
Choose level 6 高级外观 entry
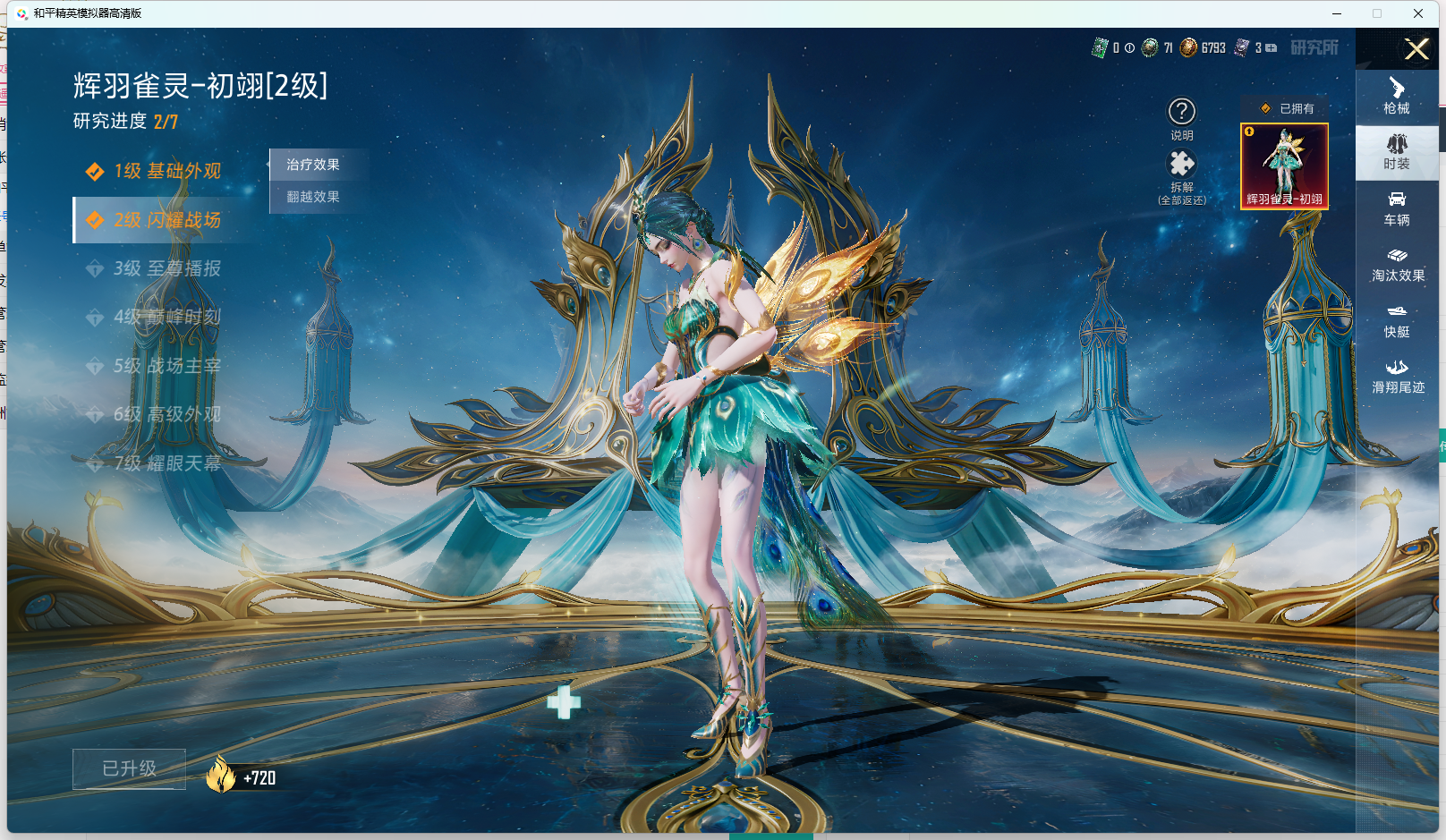(x=166, y=414)
